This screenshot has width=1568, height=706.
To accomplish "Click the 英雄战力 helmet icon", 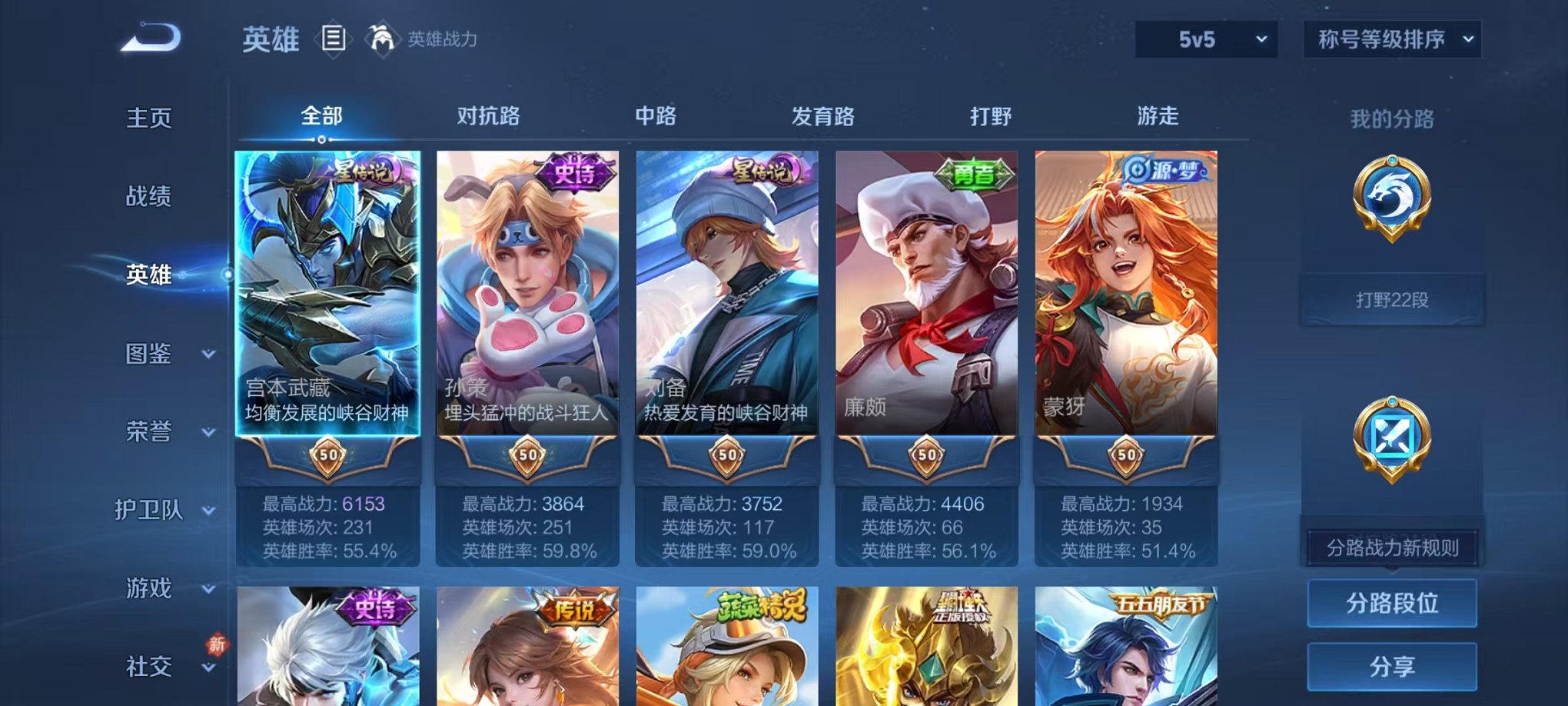I will [x=381, y=37].
